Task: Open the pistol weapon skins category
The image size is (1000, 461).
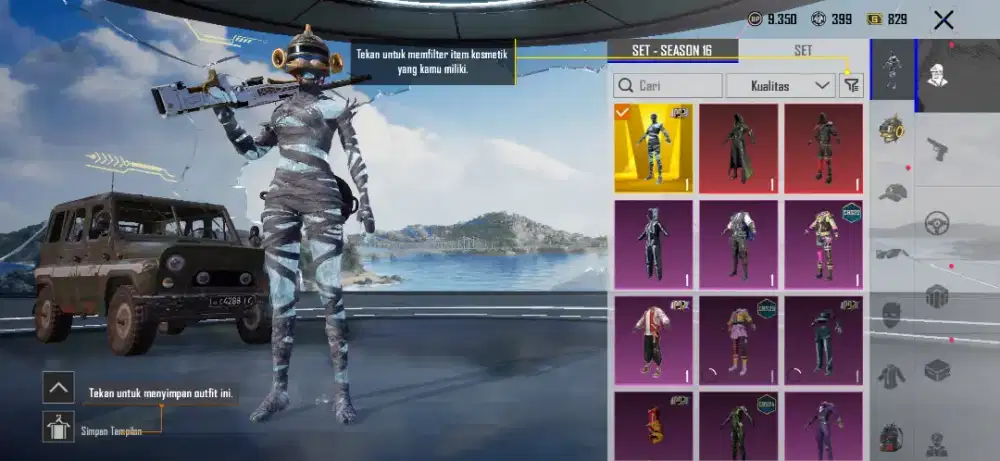Action: click(937, 149)
